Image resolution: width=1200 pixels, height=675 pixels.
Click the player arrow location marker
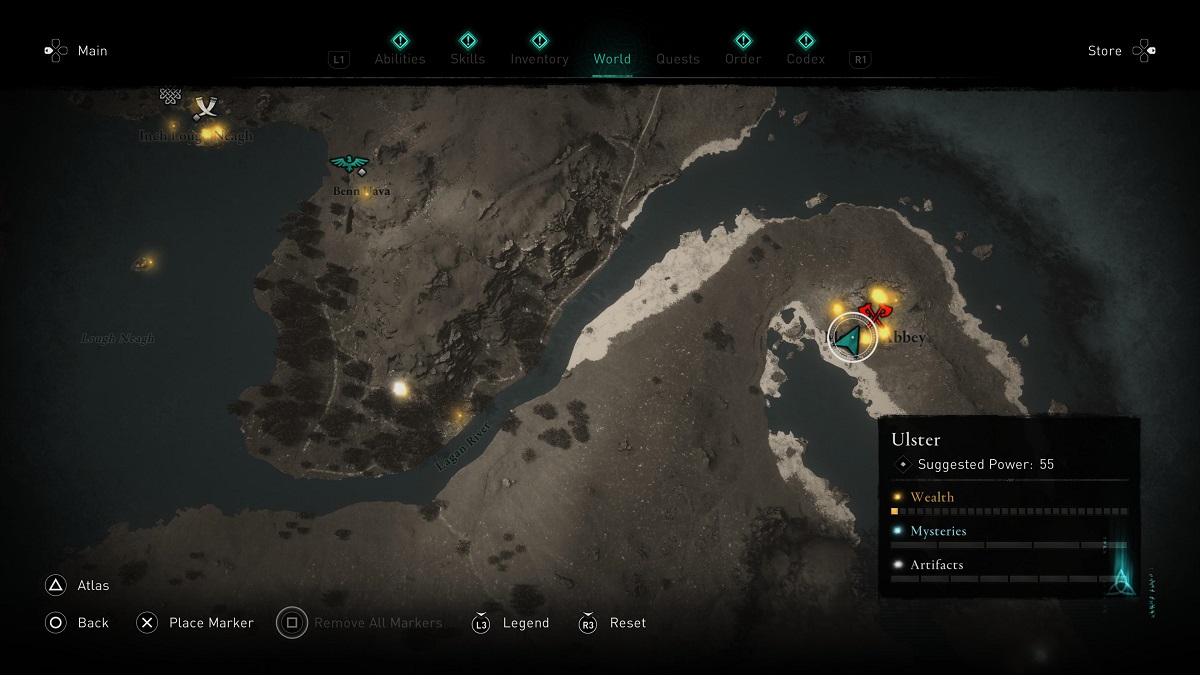[x=852, y=340]
